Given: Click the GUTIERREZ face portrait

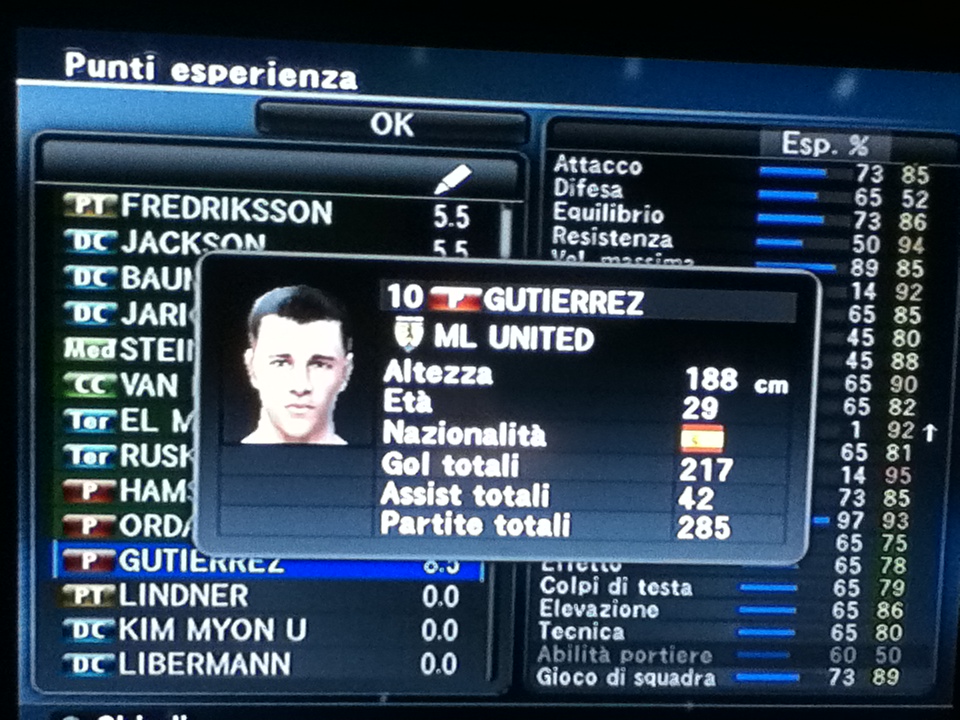Looking at the screenshot, I should click(297, 365).
